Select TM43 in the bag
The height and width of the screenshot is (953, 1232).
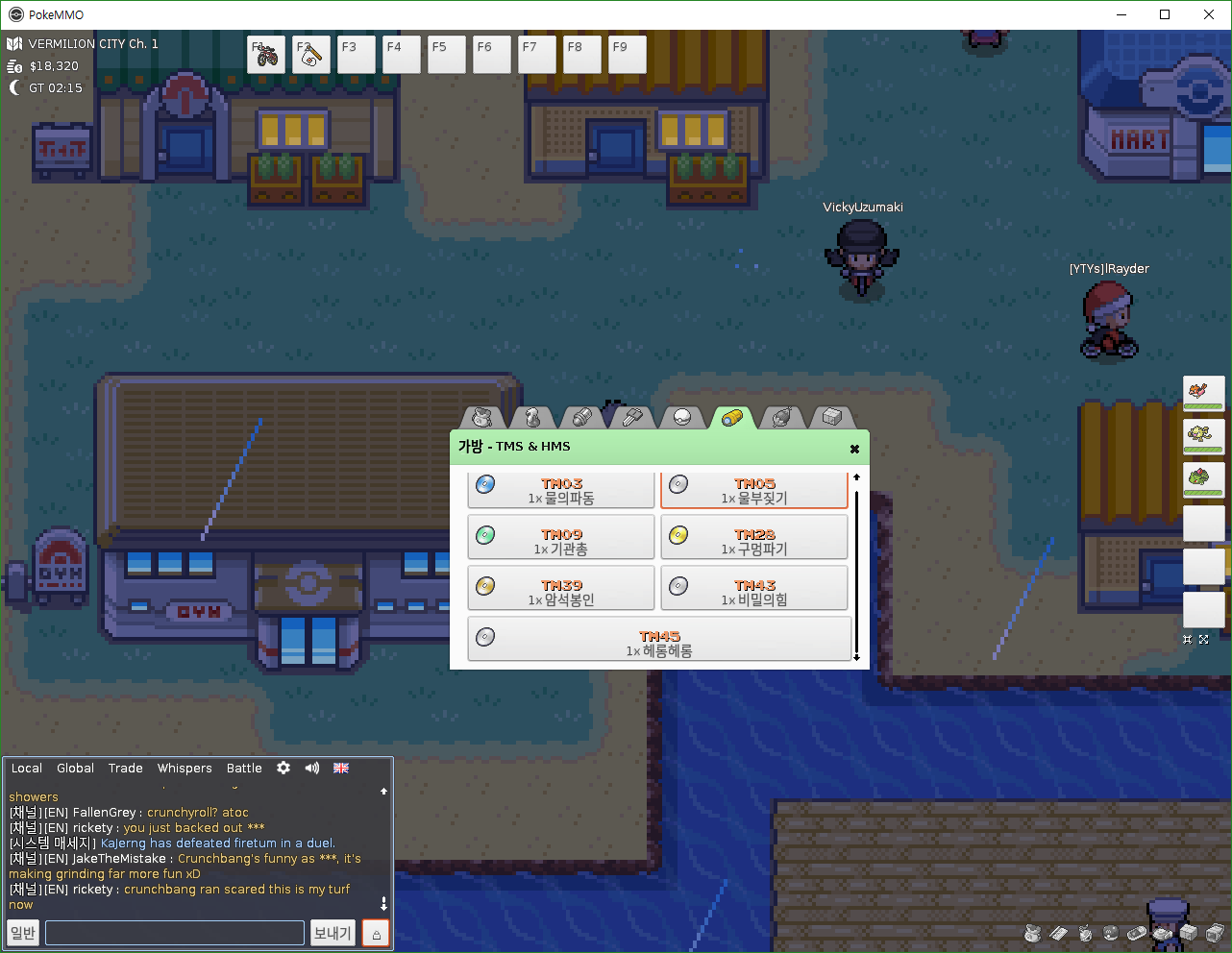754,592
